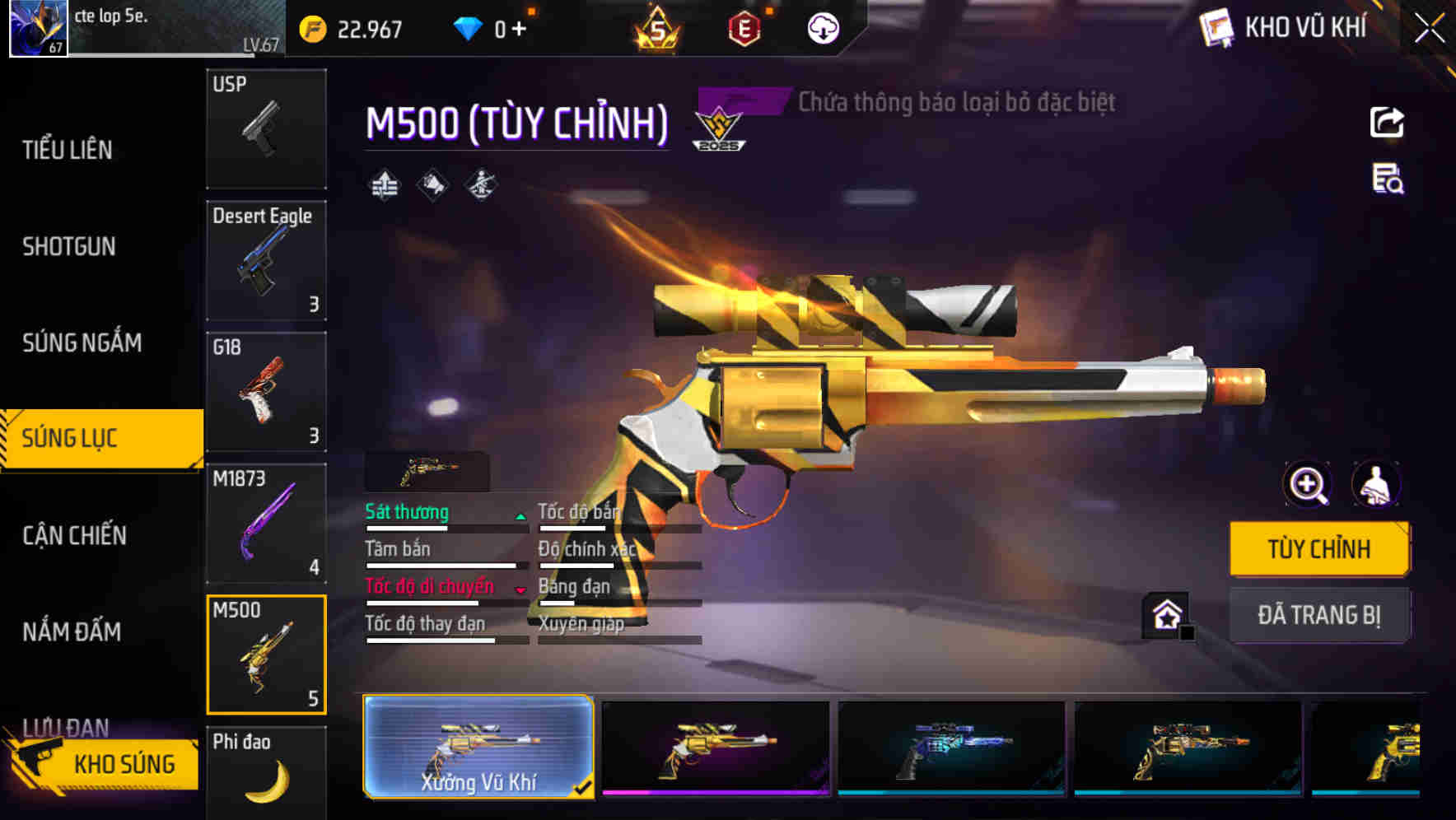The height and width of the screenshot is (820, 1456).
Task: Switch to the Cận Chiến category tab
Action: click(x=75, y=535)
